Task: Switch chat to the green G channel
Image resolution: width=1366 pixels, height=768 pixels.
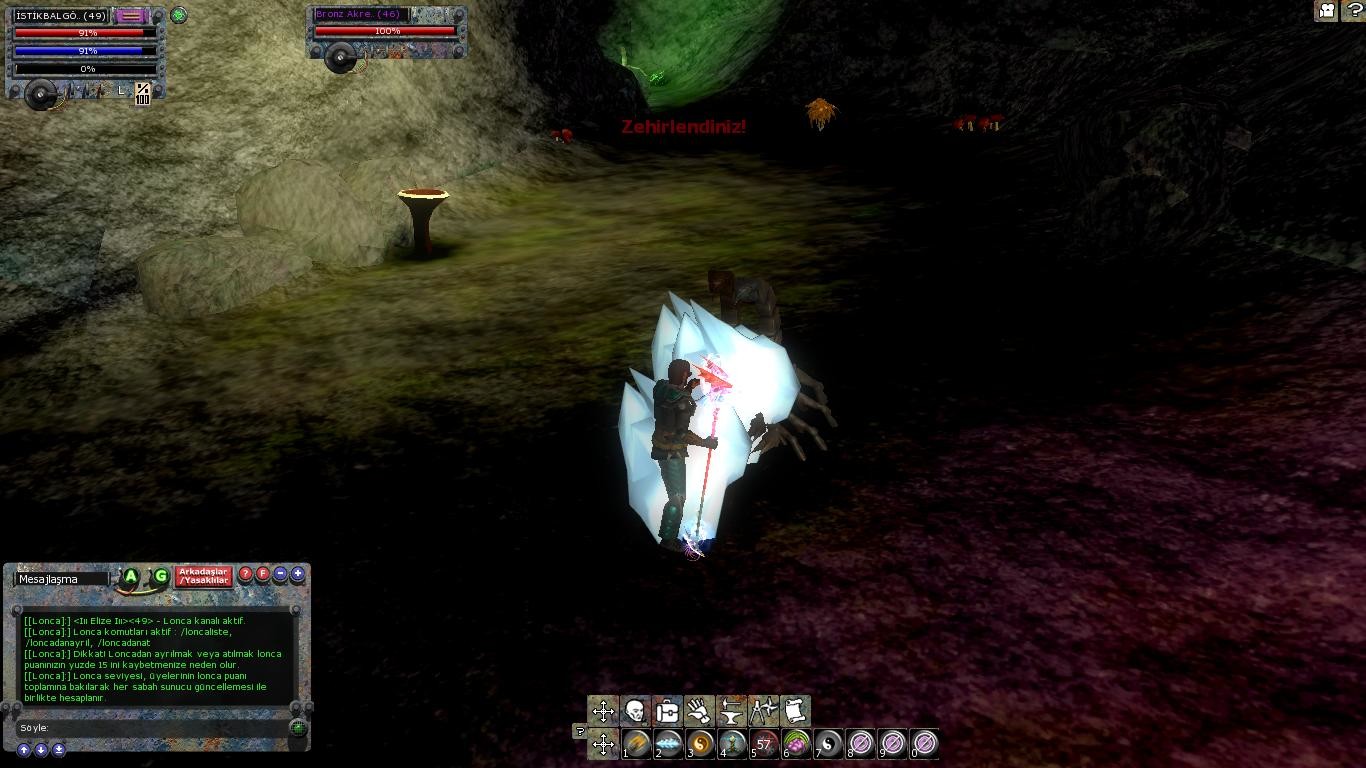Action: click(x=160, y=576)
